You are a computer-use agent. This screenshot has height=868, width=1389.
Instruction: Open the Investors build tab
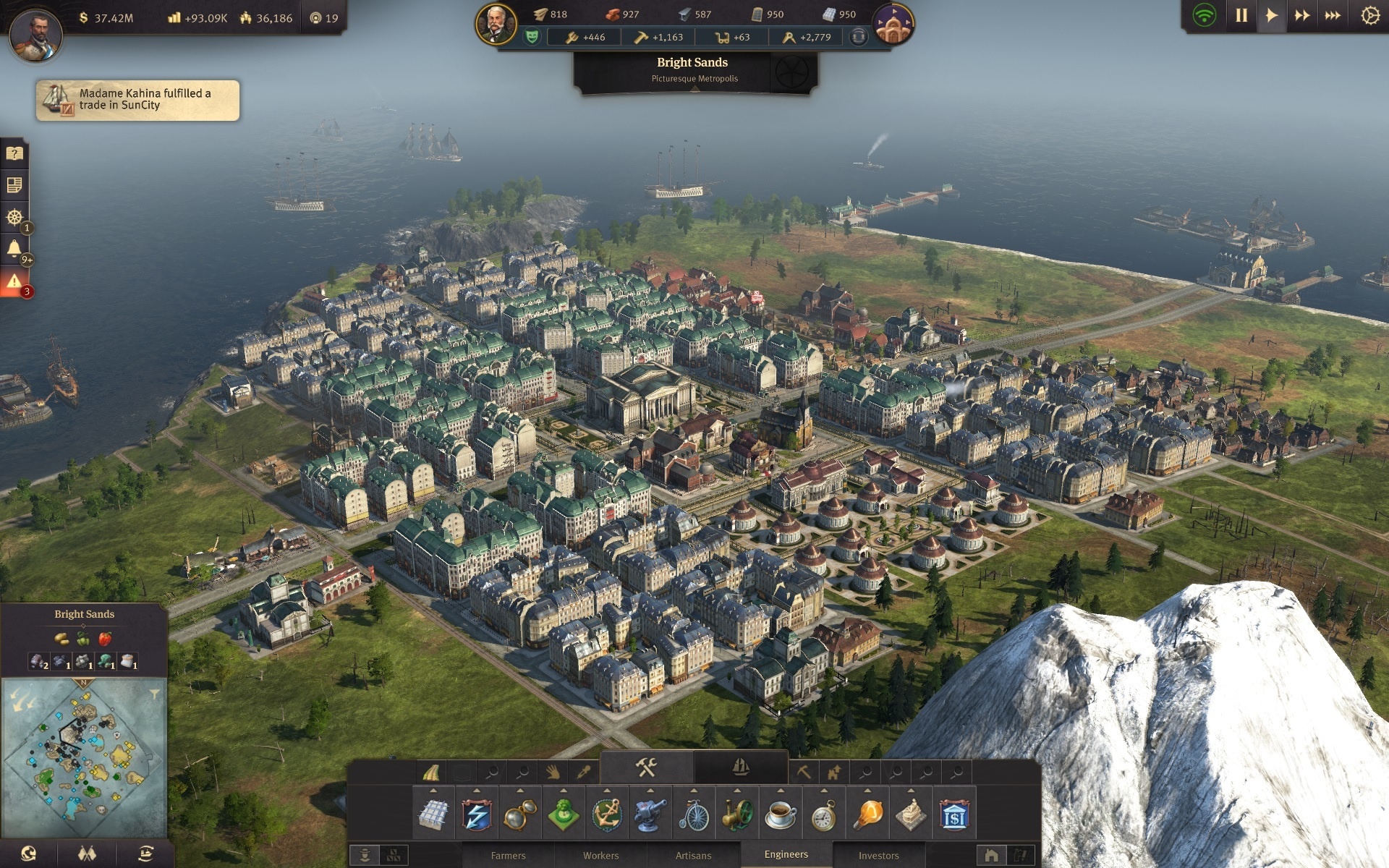[878, 855]
